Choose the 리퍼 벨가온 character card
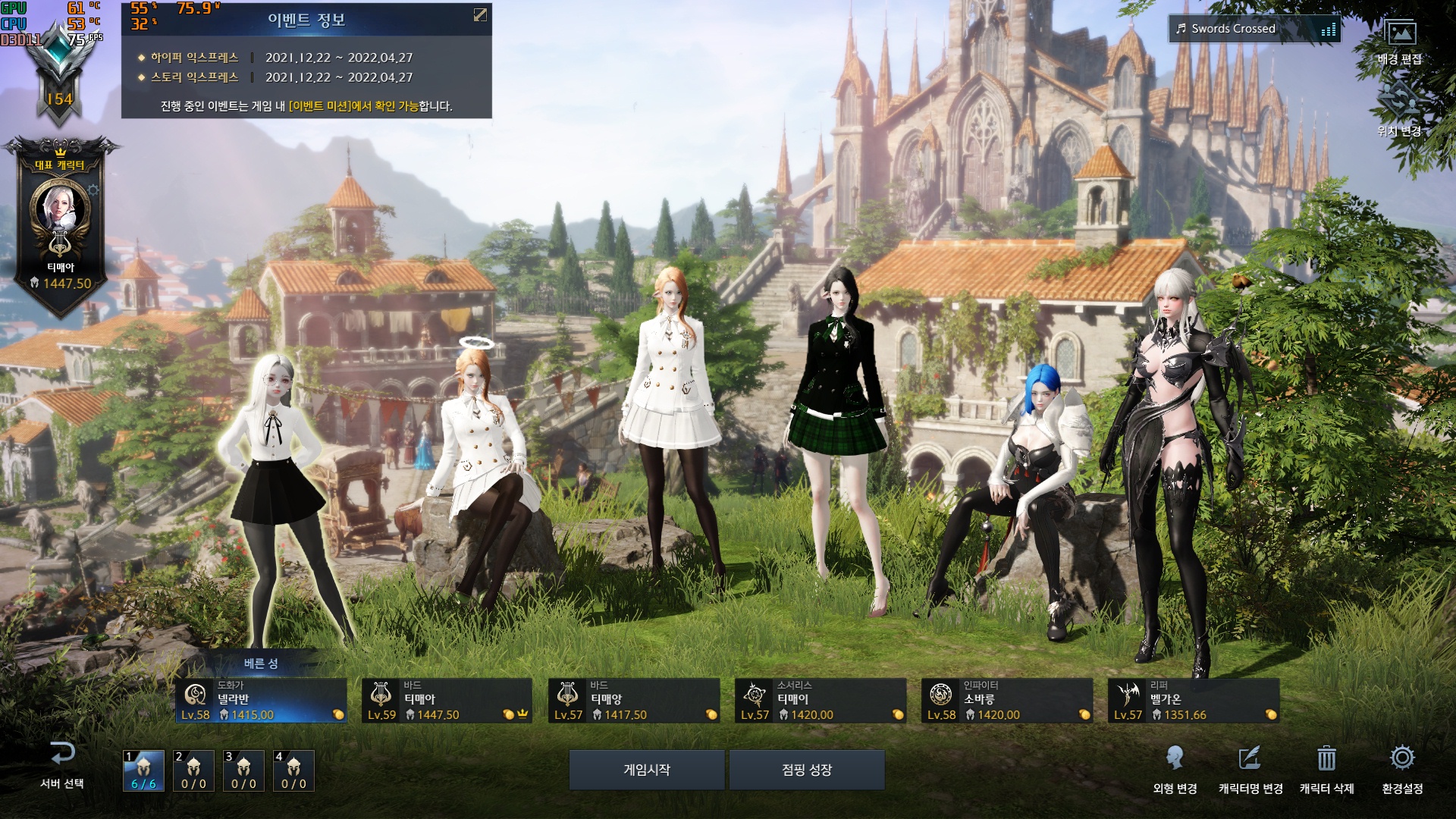Viewport: 1456px width, 819px height. 1194,701
